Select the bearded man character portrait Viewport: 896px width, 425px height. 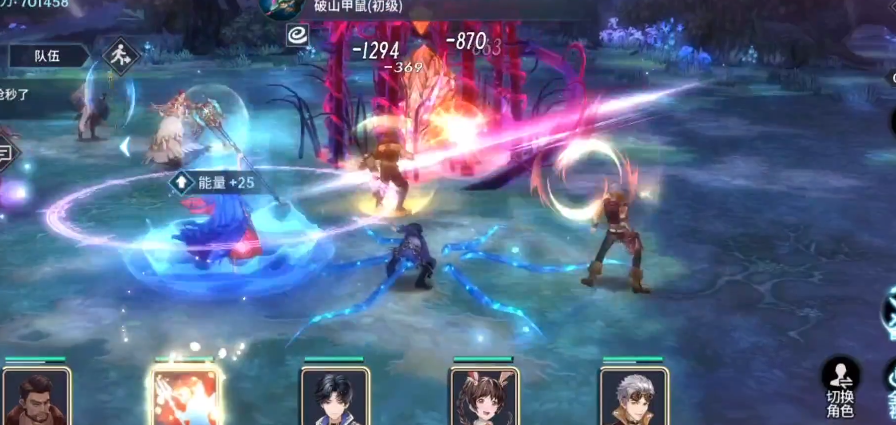pyautogui.click(x=36, y=398)
